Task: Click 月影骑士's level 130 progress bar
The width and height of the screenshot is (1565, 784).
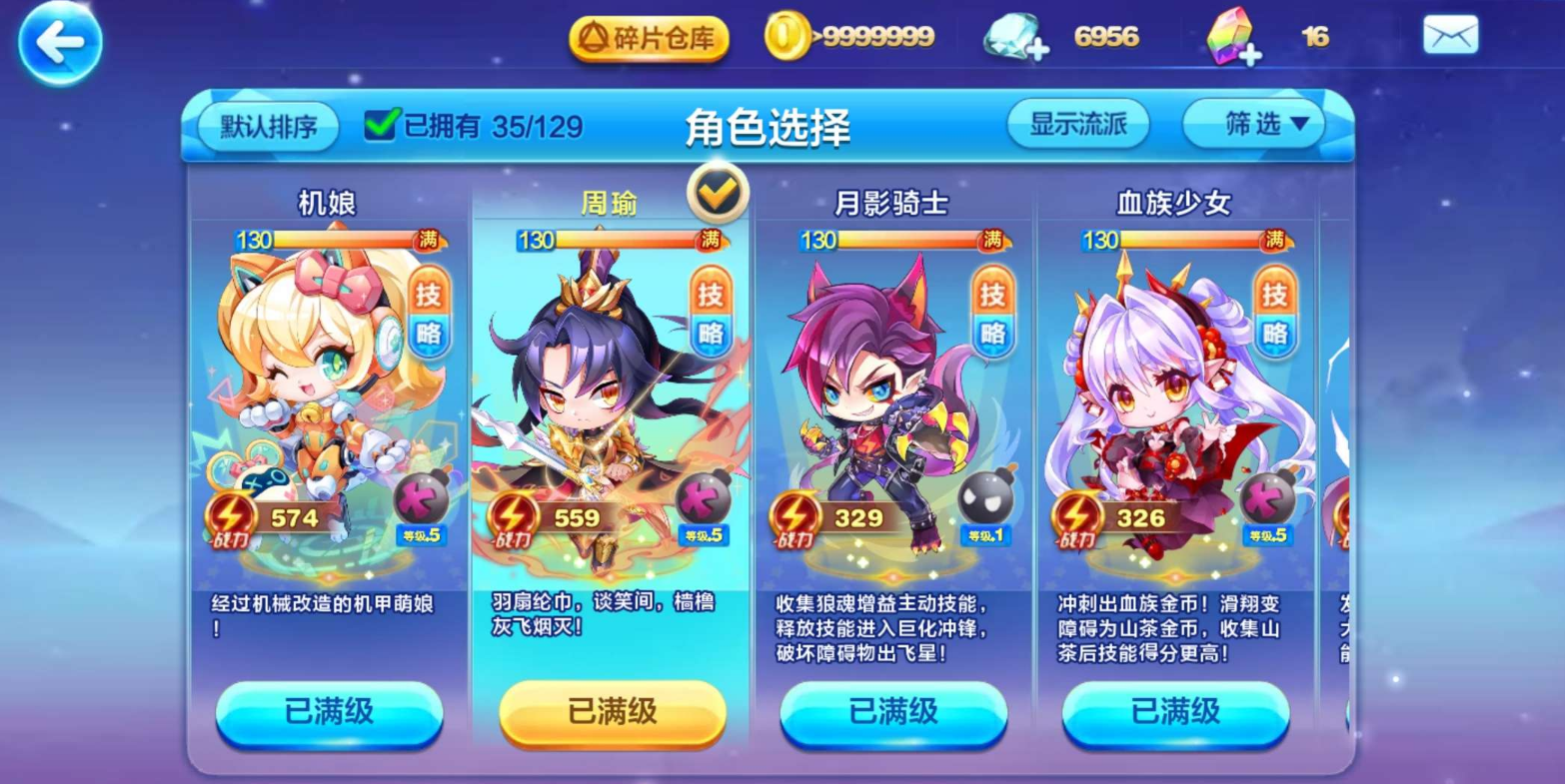Action: point(879,241)
